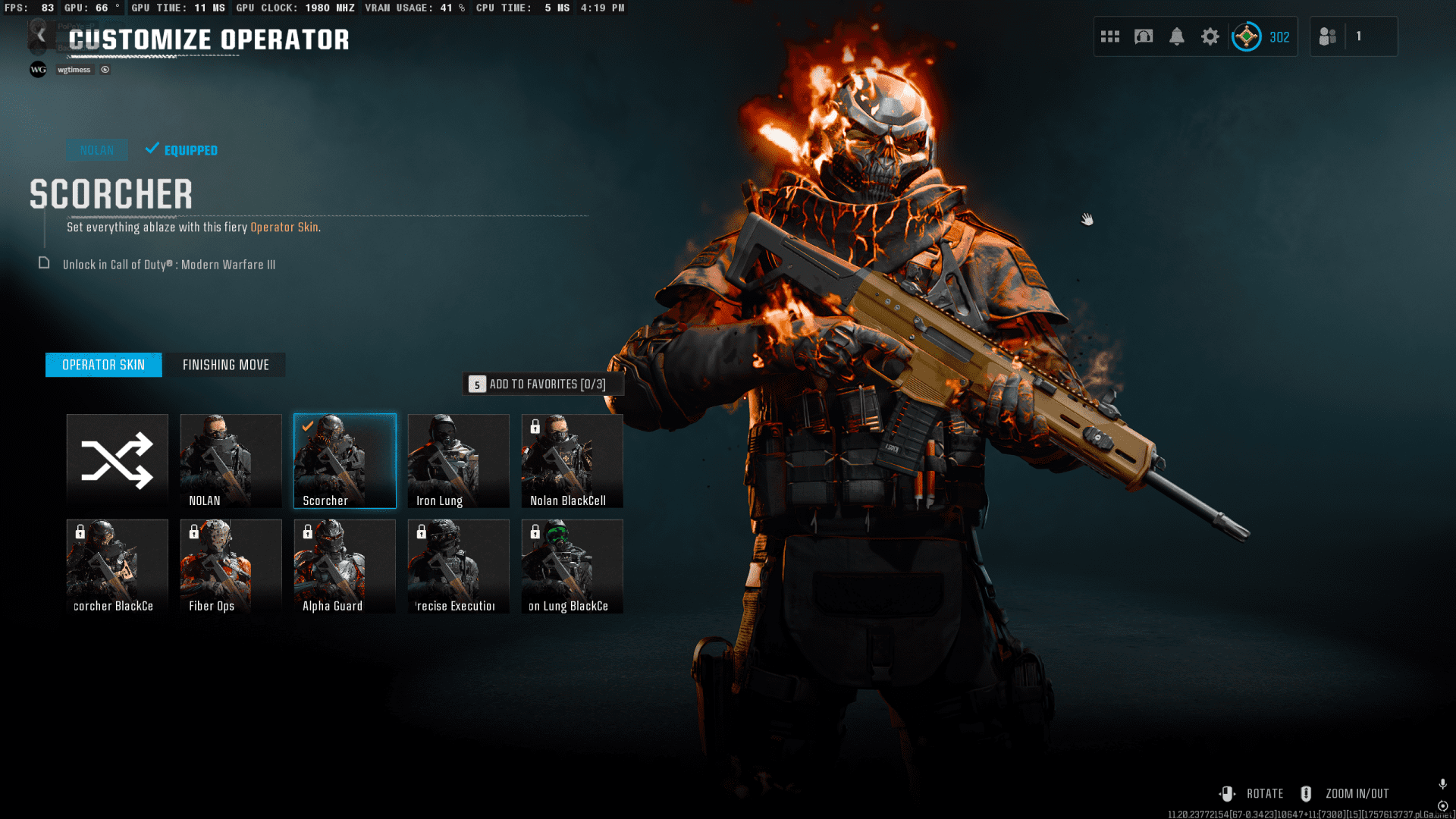Open the notifications bell
Image resolution: width=1456 pixels, height=819 pixels.
[x=1177, y=36]
